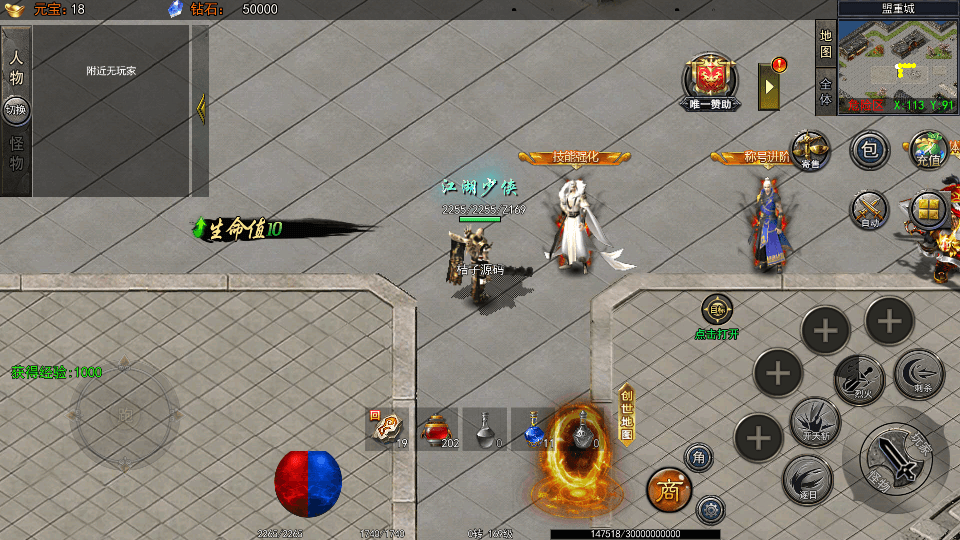Use the 刺杀 skill

918,372
